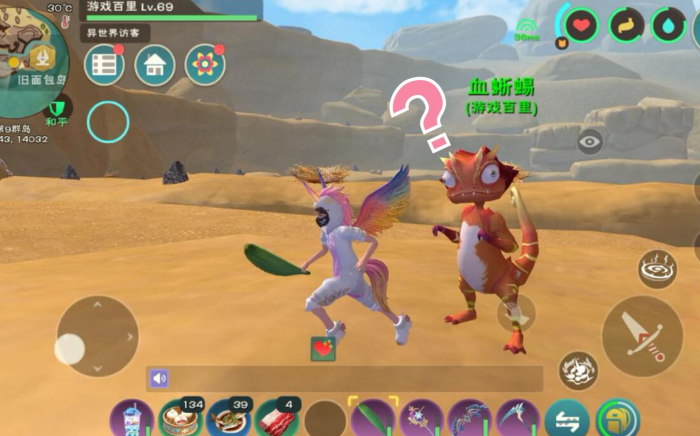
Task: Toggle the green shield peace mode icon
Action: [59, 107]
